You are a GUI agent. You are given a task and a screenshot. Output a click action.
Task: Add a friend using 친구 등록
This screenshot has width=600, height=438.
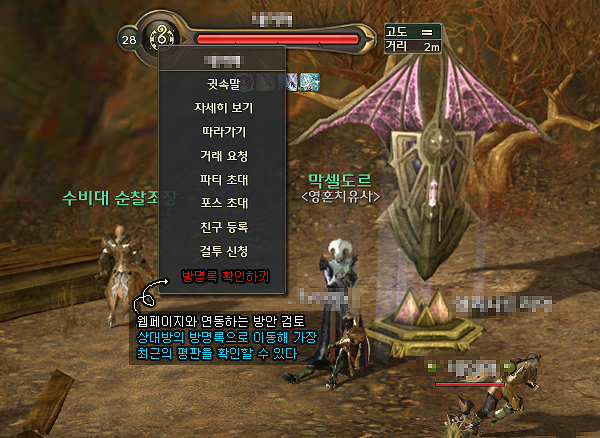[222, 227]
